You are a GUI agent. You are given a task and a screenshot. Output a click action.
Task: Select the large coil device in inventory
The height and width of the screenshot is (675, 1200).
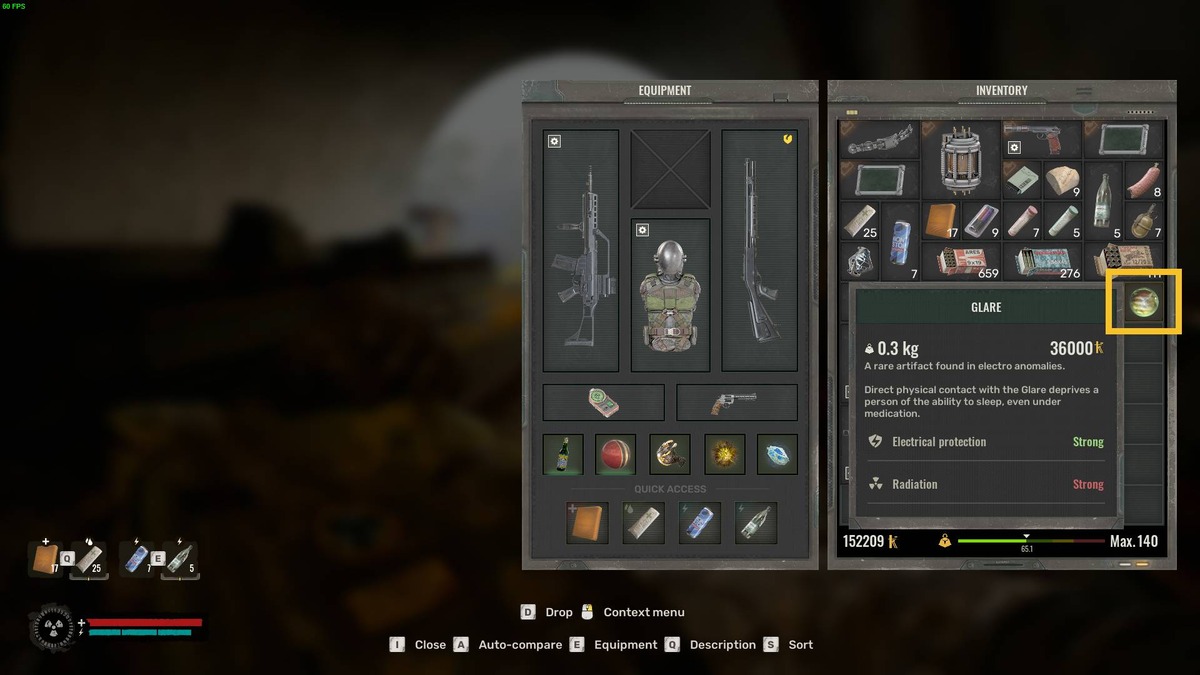(x=960, y=159)
